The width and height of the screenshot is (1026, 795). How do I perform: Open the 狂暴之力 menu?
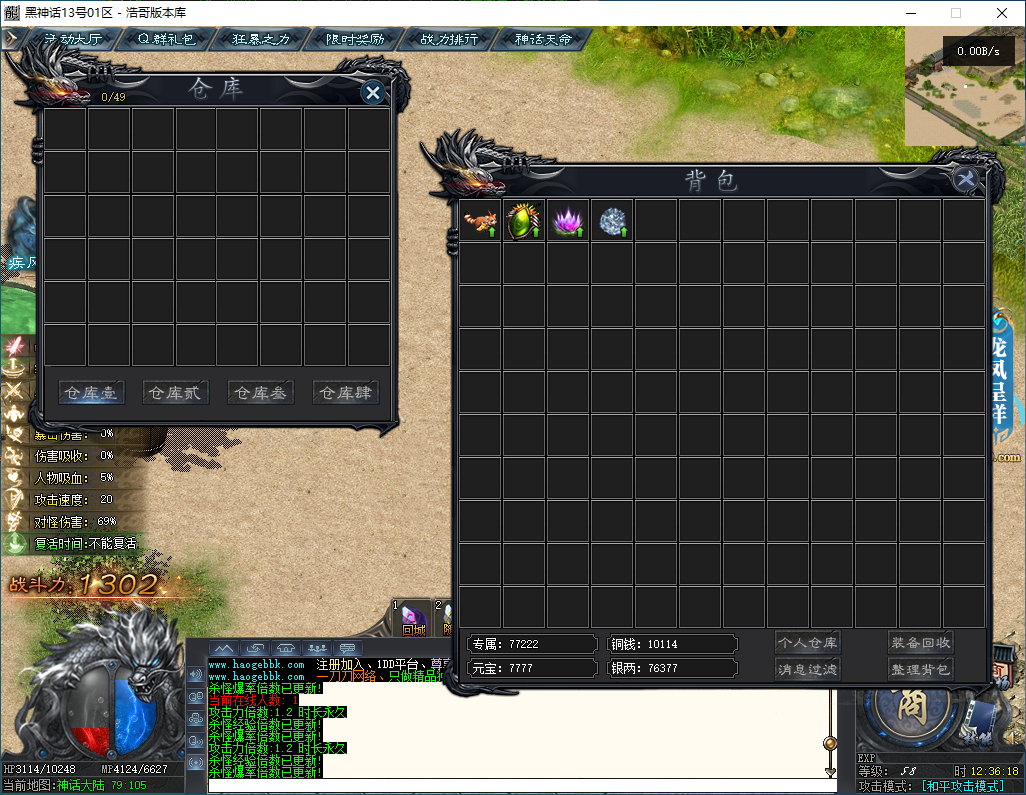[261, 39]
